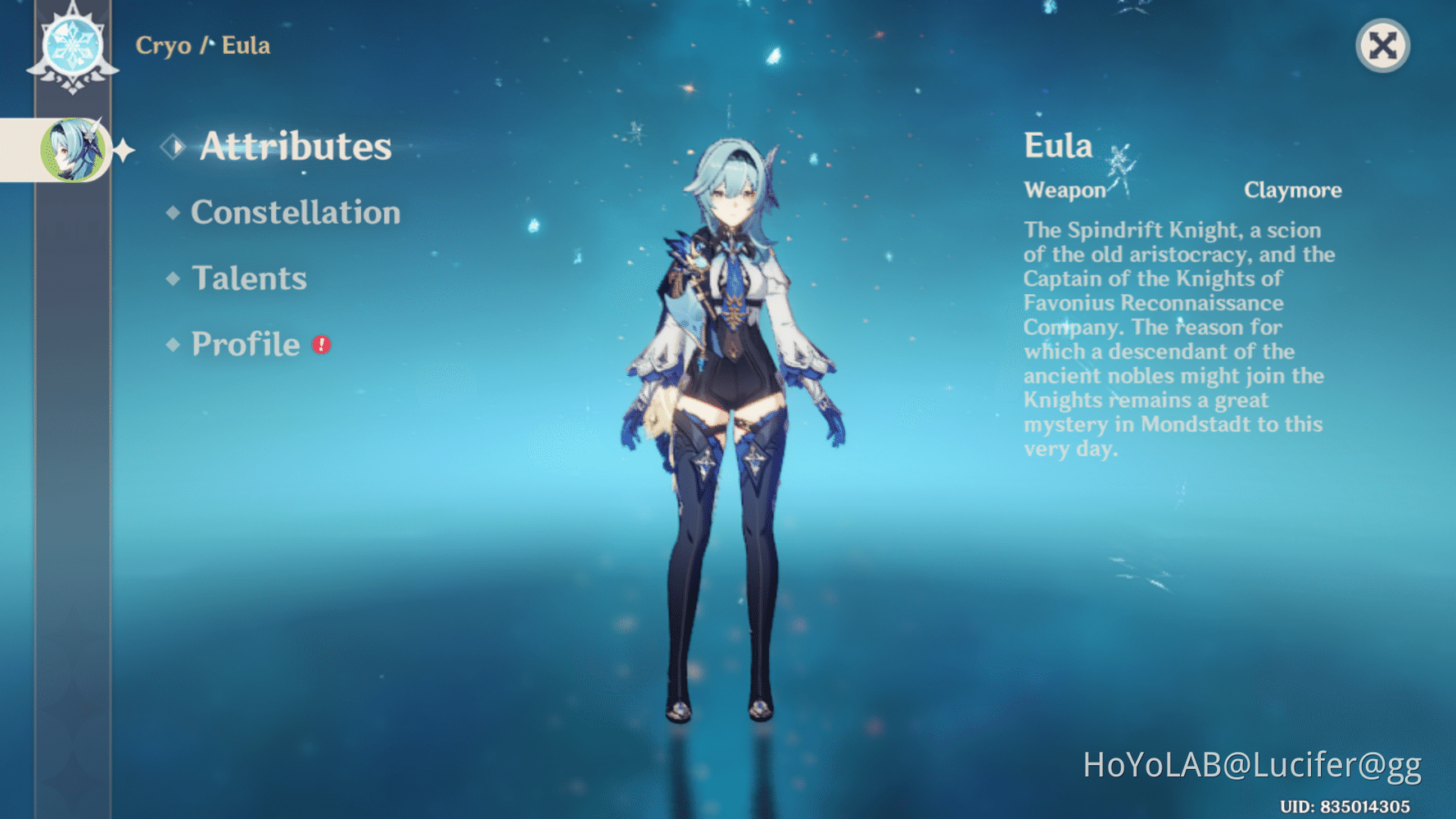The width and height of the screenshot is (1456, 819).
Task: Click the diamond marker next to Attributes
Action: [174, 146]
